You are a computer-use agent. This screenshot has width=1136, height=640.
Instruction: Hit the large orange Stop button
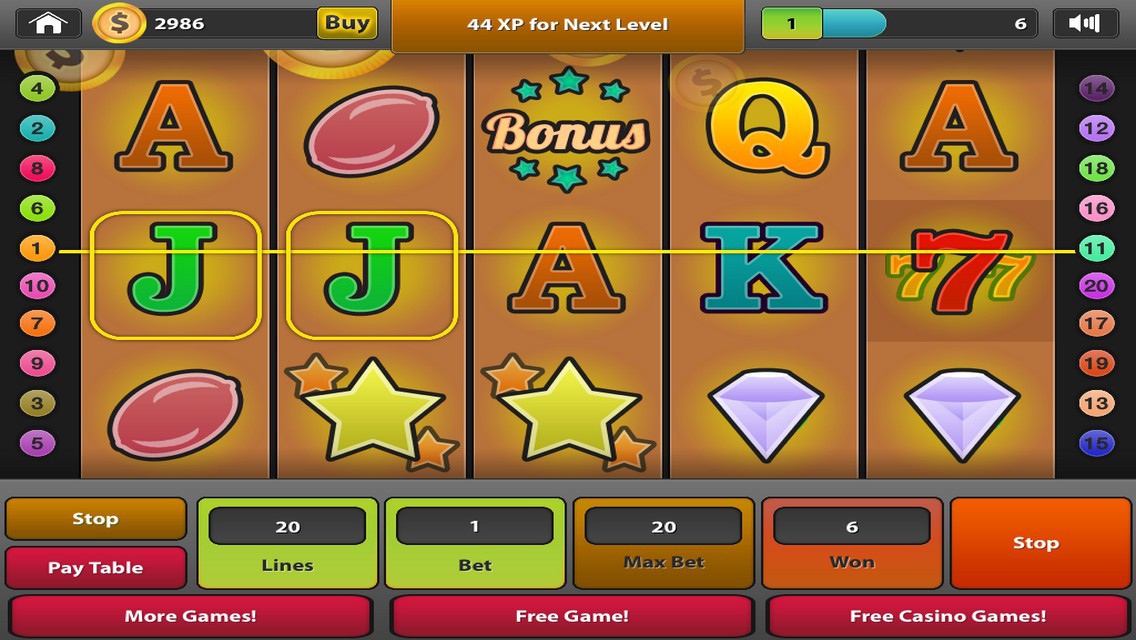click(x=1035, y=543)
